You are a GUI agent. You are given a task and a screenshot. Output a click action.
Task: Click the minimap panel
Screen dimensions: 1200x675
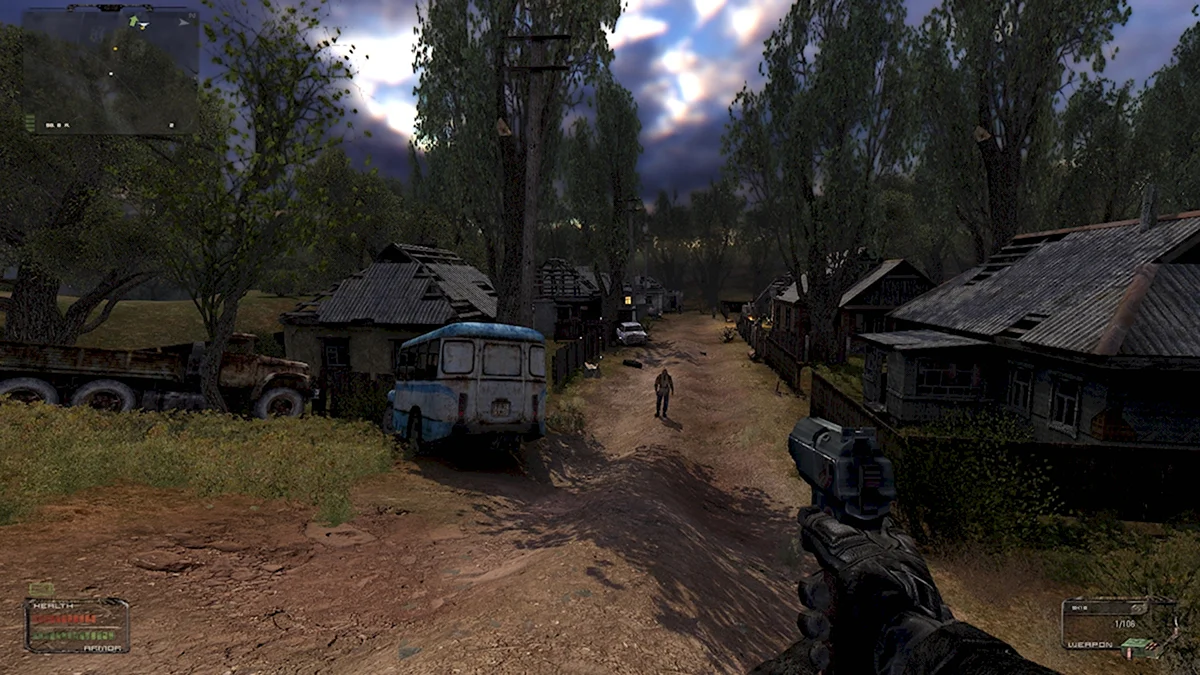[110, 72]
